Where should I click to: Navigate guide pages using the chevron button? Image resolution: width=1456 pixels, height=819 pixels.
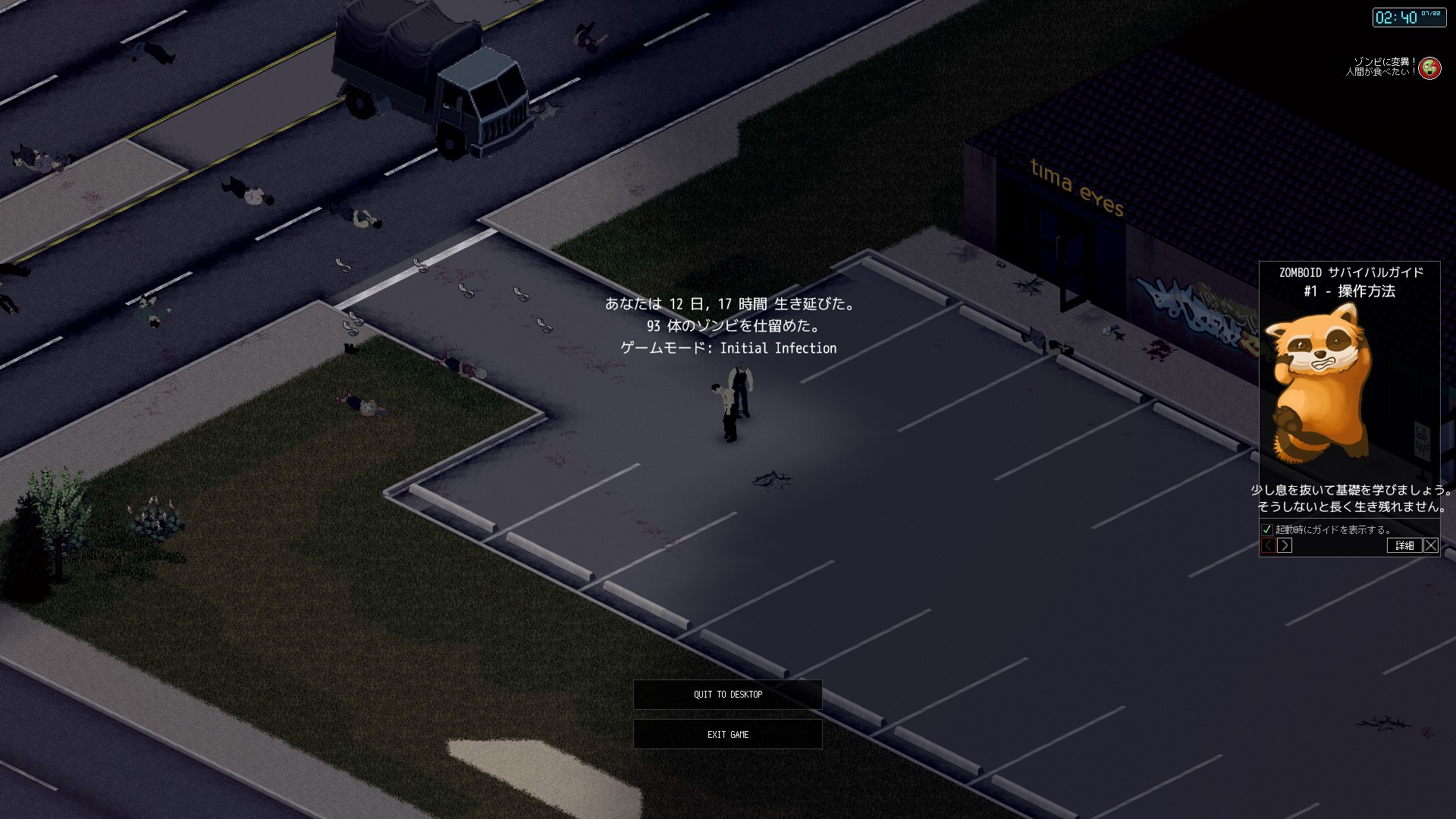tap(1284, 544)
